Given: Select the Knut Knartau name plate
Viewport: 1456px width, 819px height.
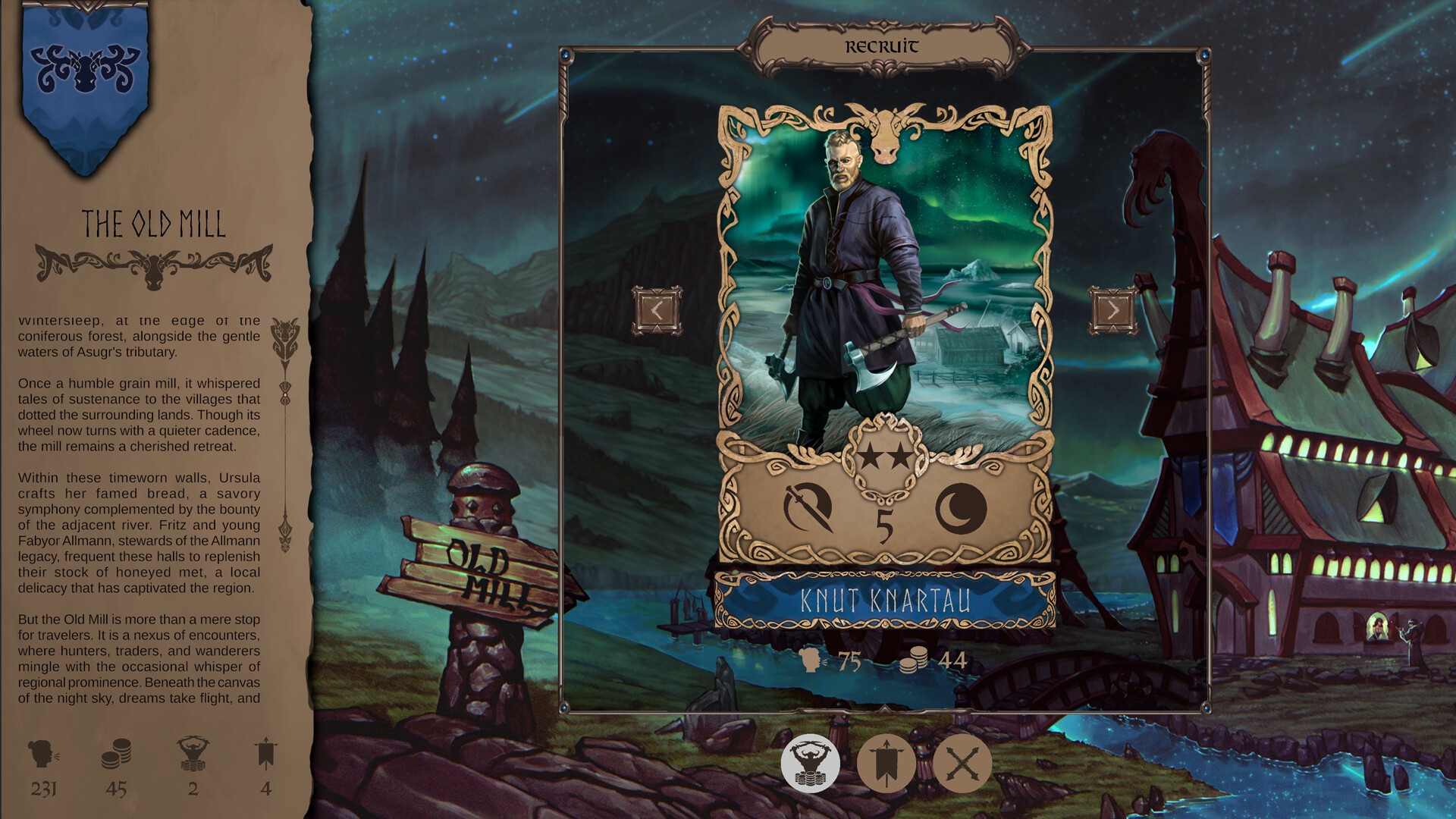Looking at the screenshot, I should coord(887,599).
